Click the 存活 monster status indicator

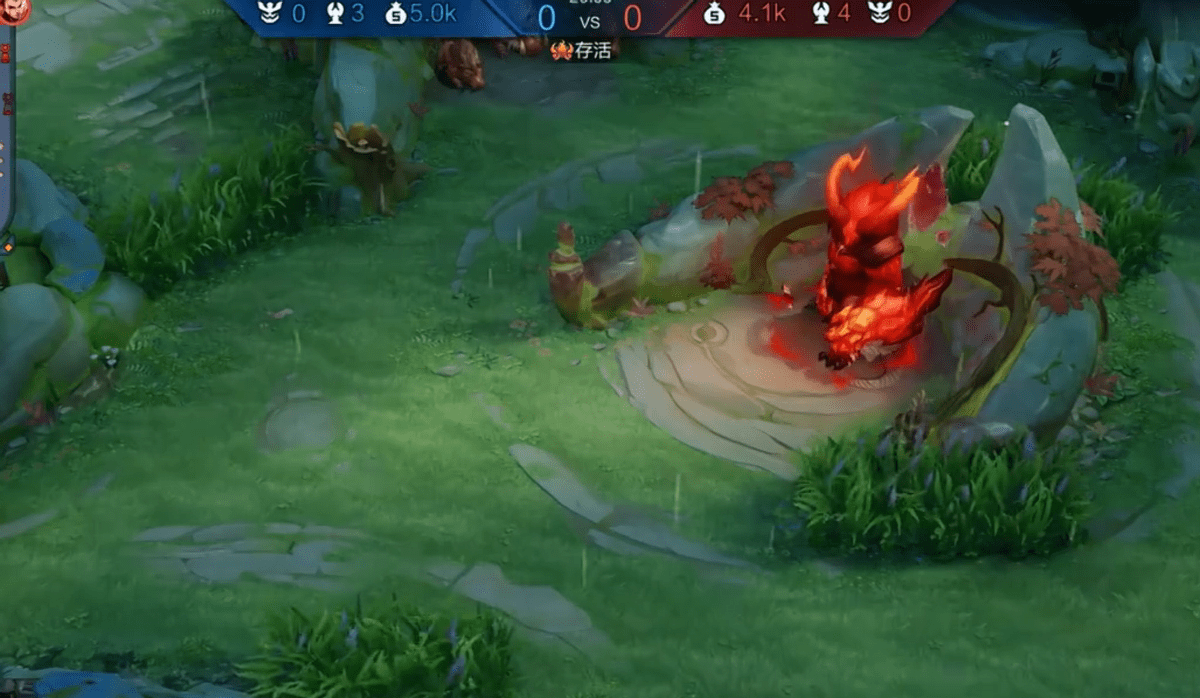click(x=581, y=50)
